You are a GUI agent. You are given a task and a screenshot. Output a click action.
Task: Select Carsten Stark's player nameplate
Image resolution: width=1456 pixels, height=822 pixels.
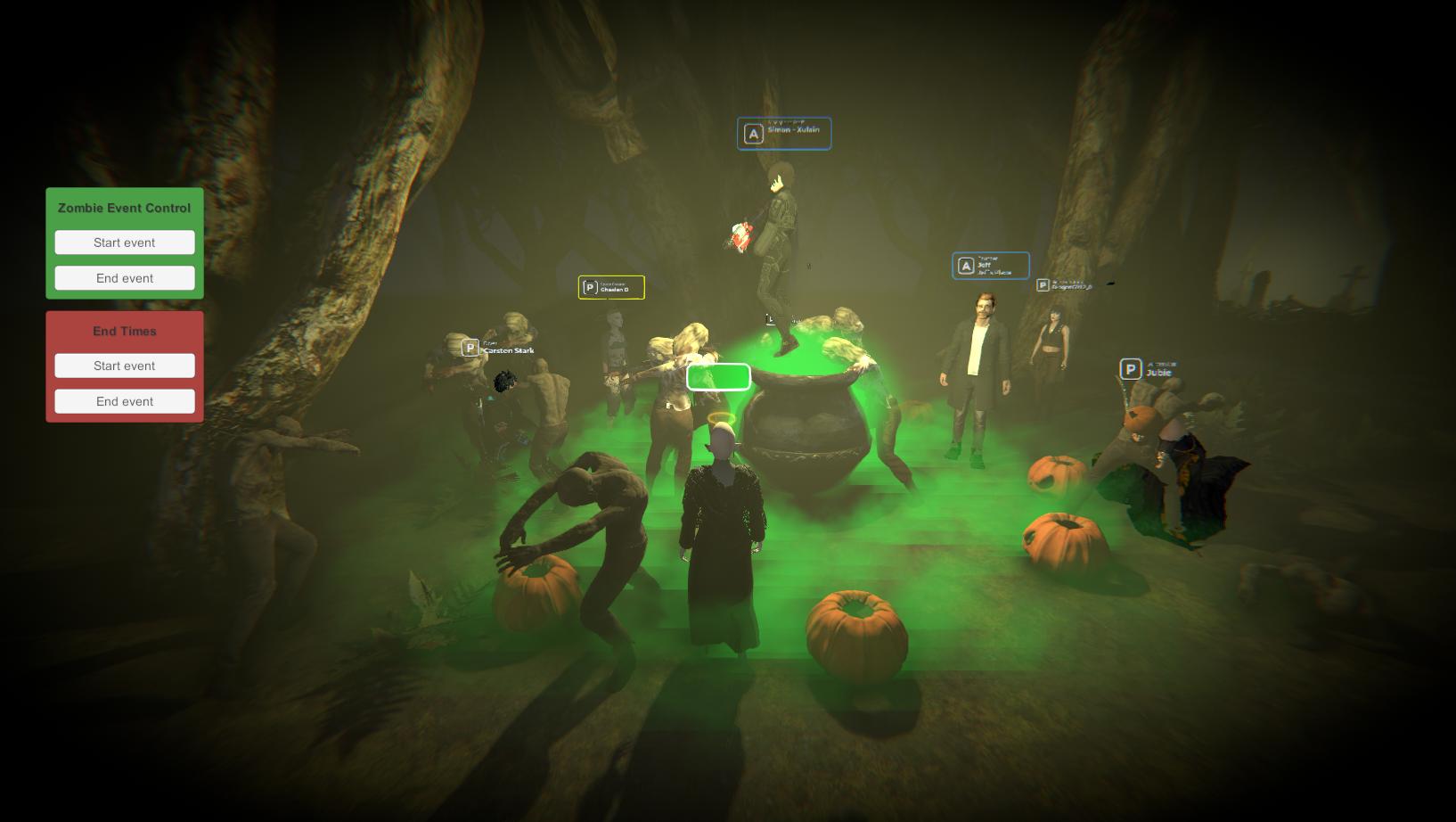pyautogui.click(x=498, y=348)
